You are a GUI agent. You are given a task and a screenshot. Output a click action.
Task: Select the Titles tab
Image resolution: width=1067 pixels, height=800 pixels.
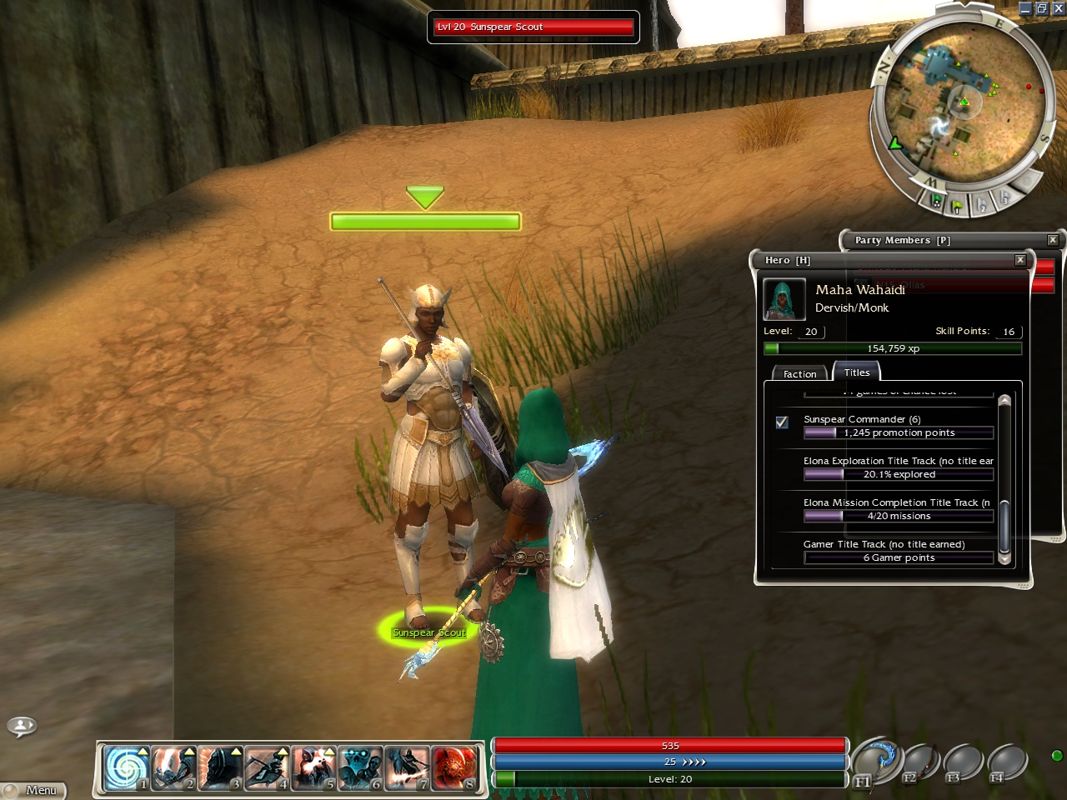857,372
